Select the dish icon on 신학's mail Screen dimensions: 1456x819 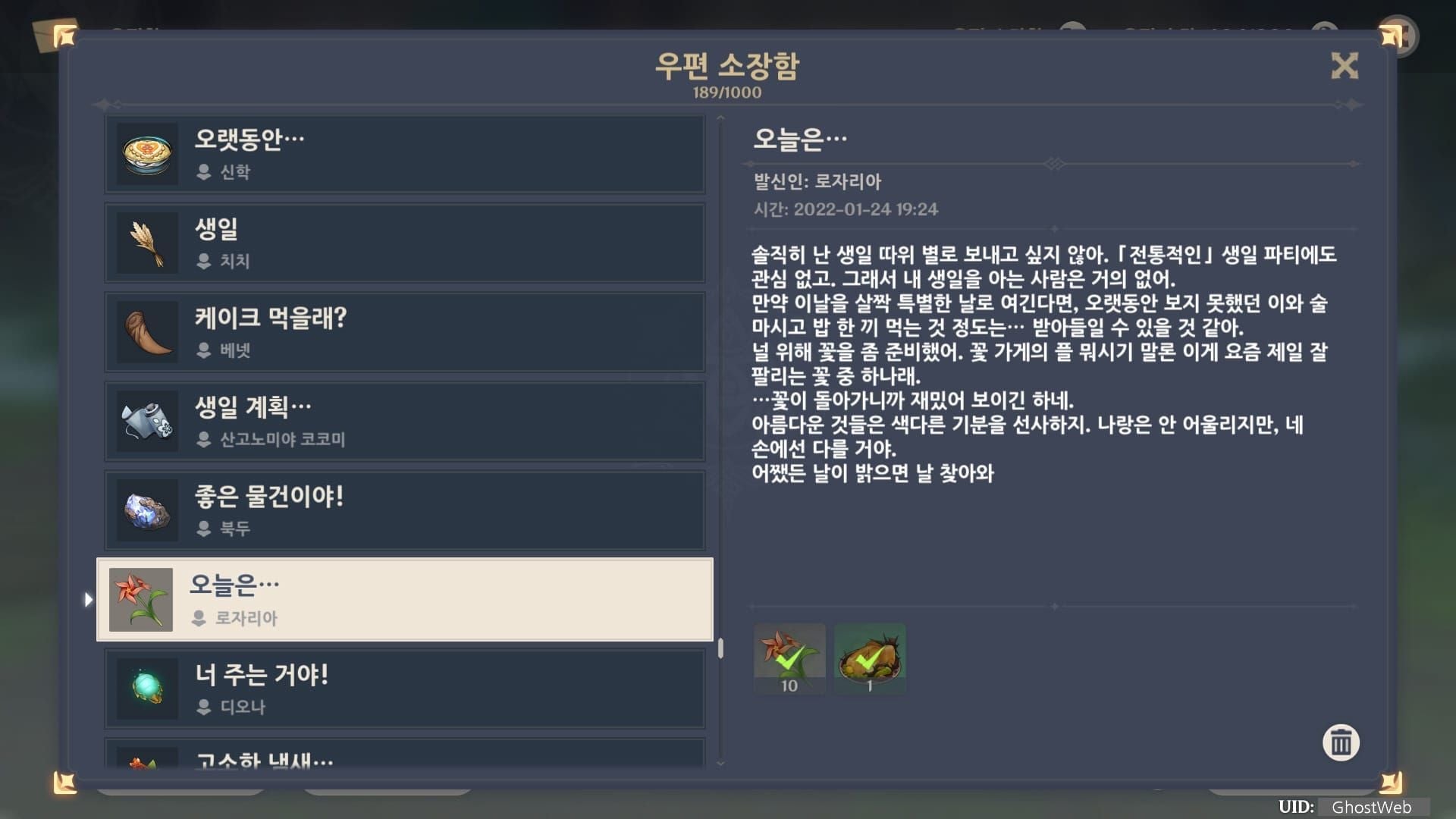(146, 154)
